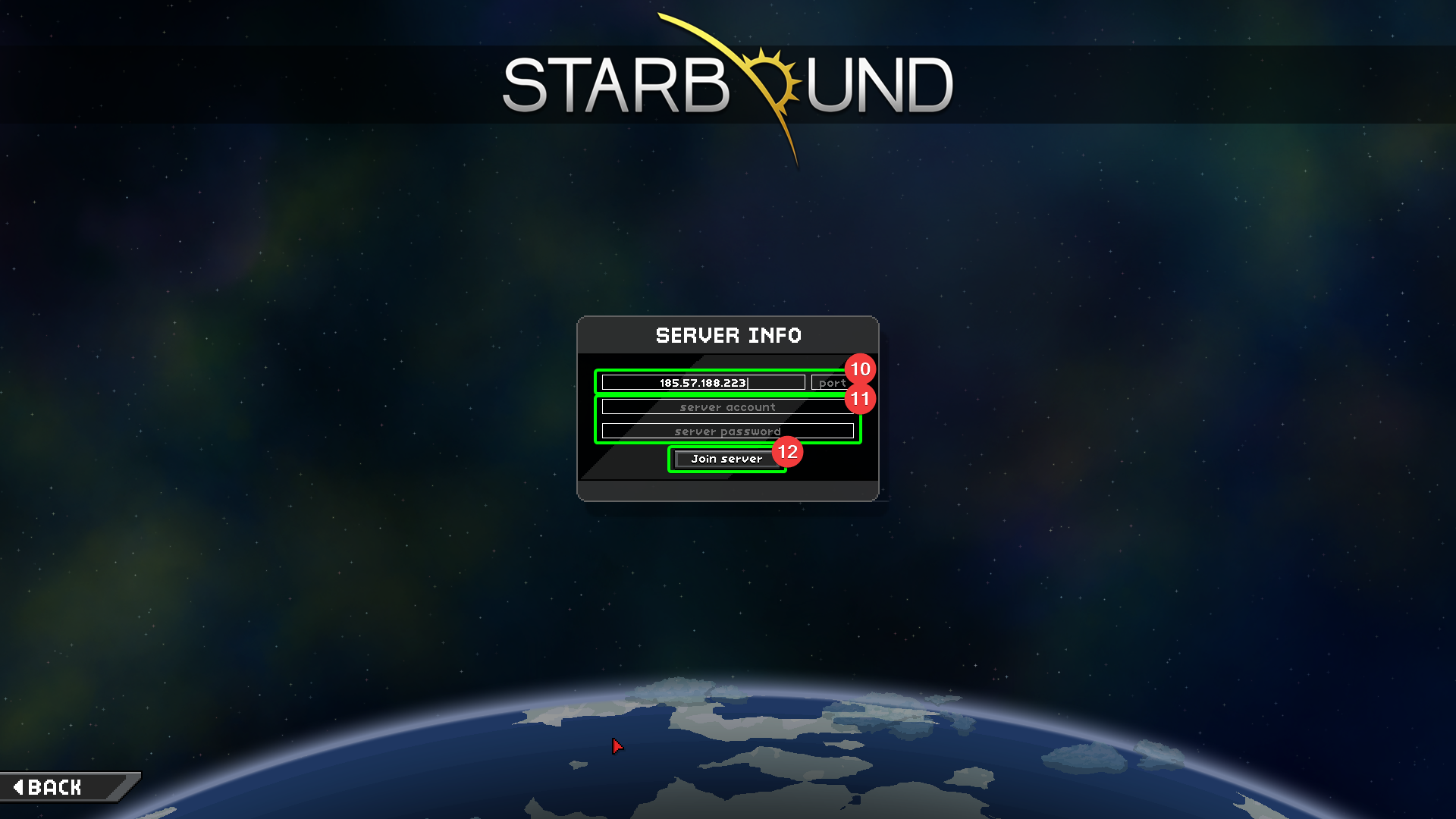The width and height of the screenshot is (1456, 819).
Task: Click the SERVER INFO dialog title
Action: (728, 335)
